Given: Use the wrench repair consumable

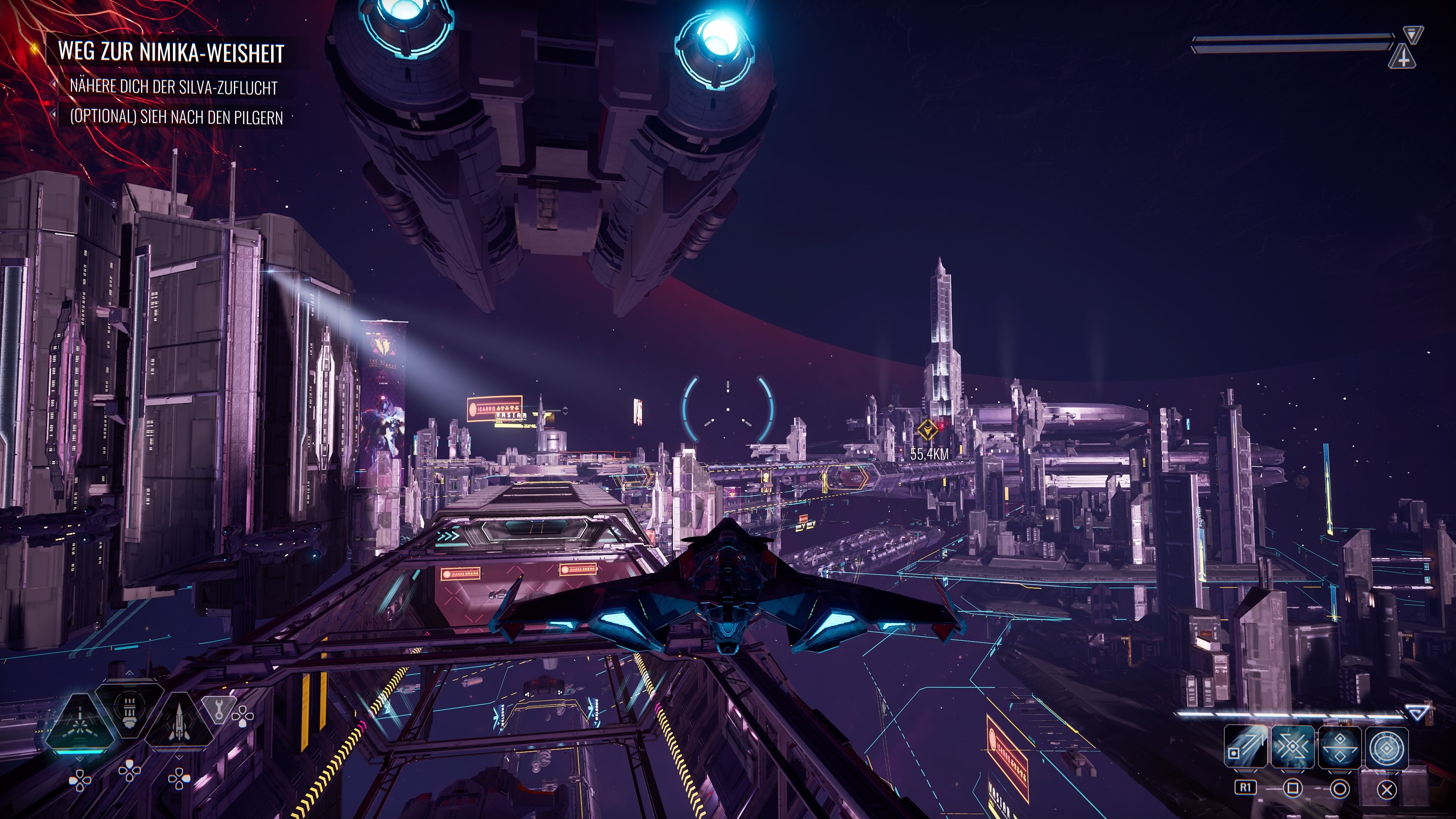Looking at the screenshot, I should pos(219,709).
